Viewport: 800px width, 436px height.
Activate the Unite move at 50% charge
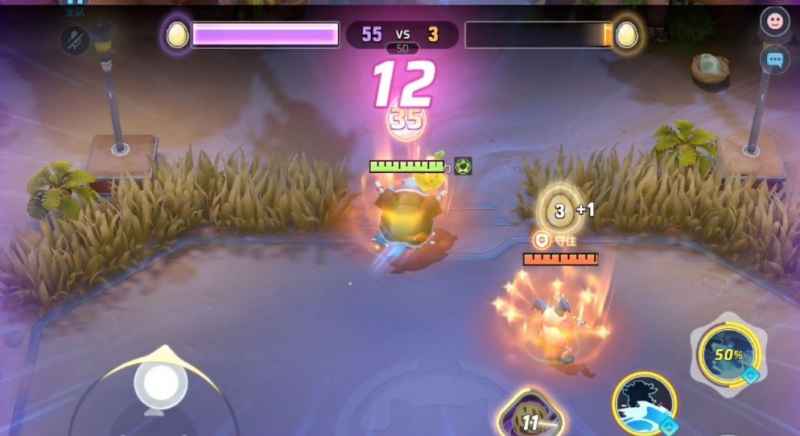[x=727, y=354]
